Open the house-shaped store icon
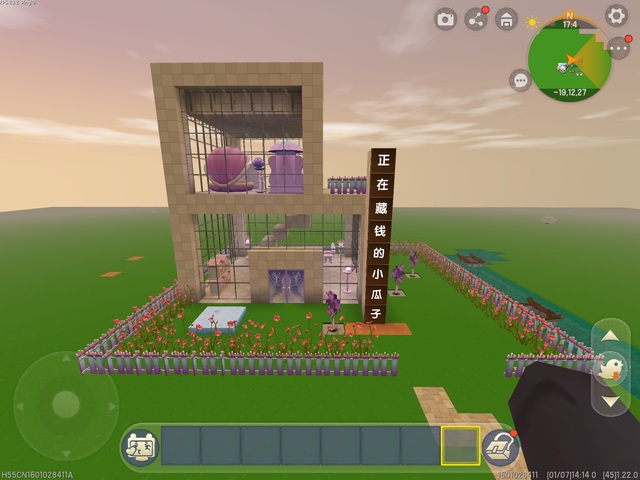This screenshot has width=640, height=480. tap(507, 19)
